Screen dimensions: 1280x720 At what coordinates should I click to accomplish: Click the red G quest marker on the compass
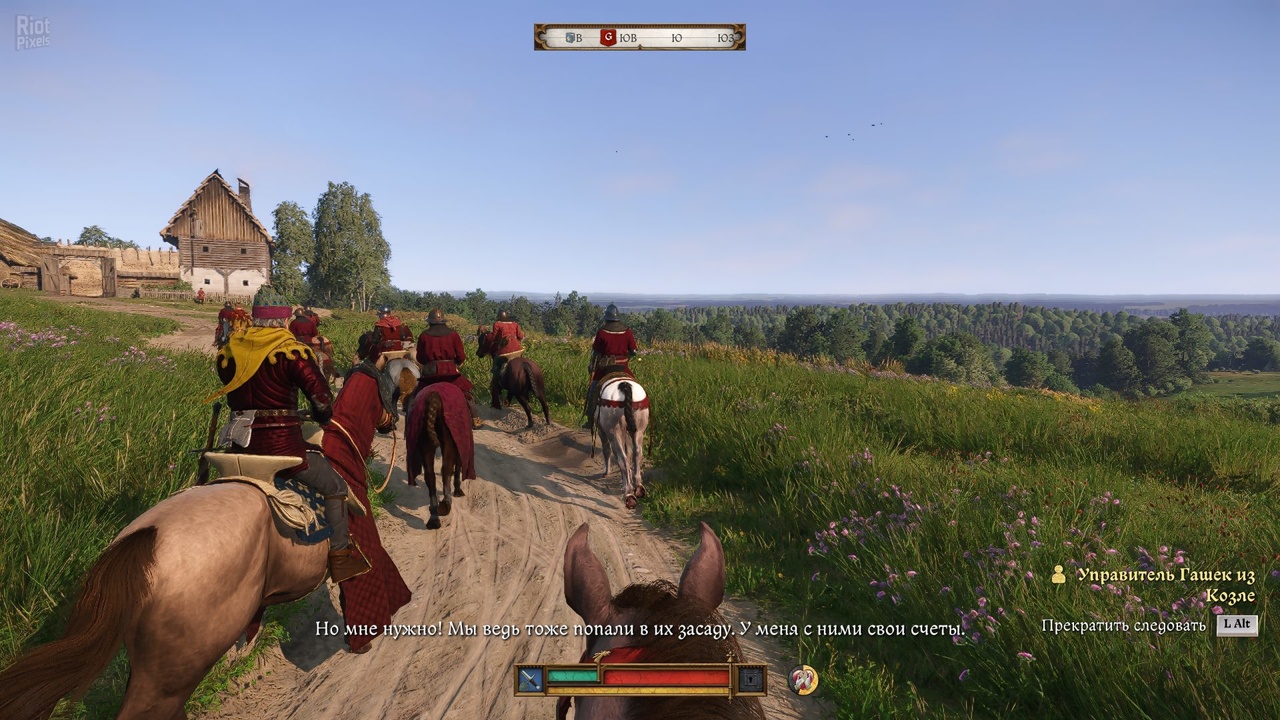click(x=608, y=36)
